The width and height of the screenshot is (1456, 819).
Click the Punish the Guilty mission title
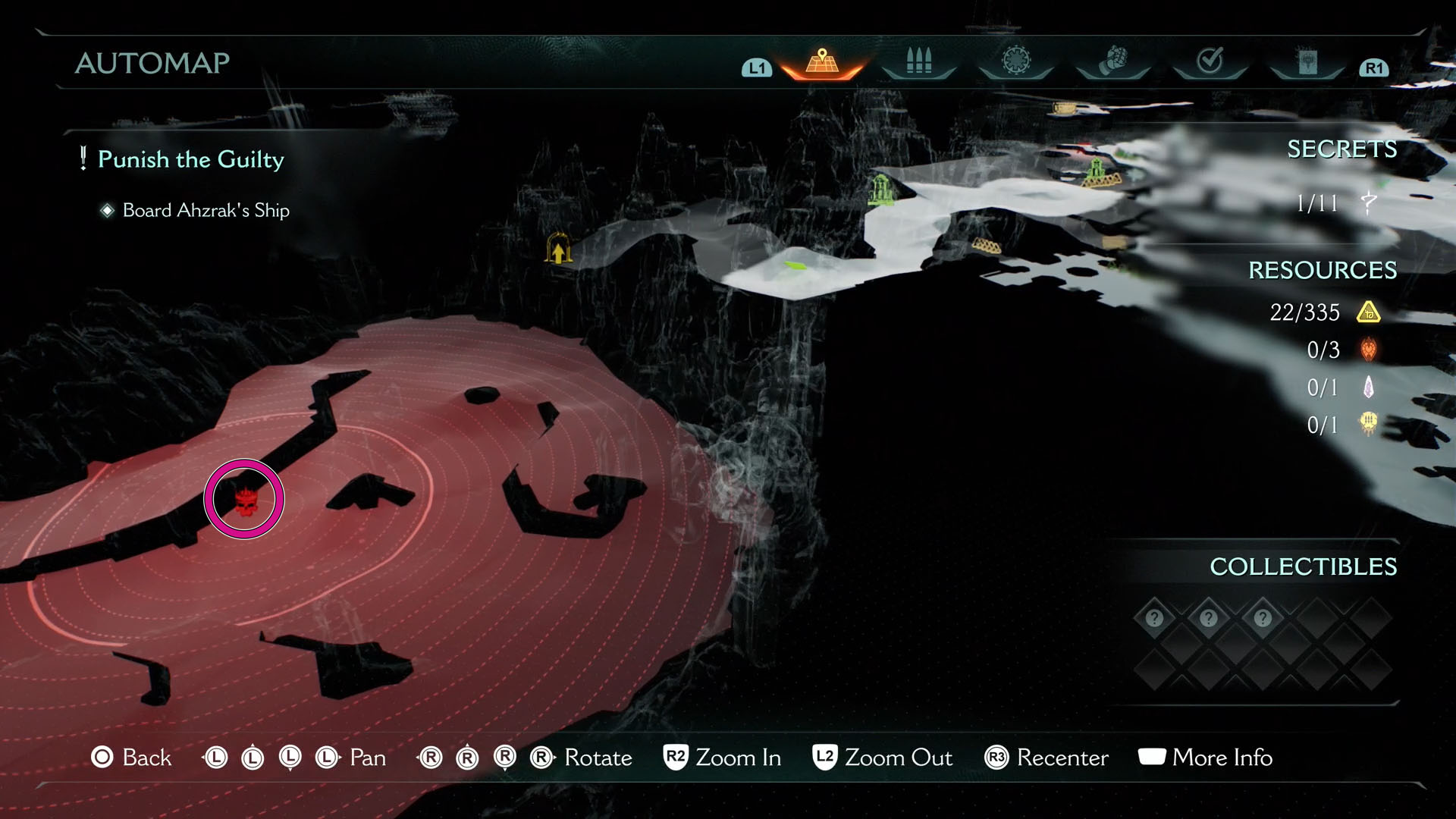(x=192, y=160)
